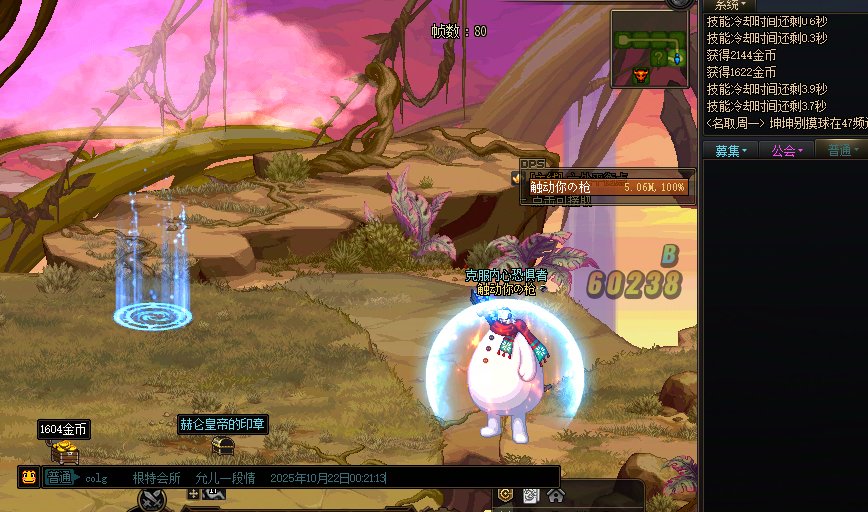Toggle the checkmark on the DPS panel
The width and height of the screenshot is (868, 512).
[517, 177]
